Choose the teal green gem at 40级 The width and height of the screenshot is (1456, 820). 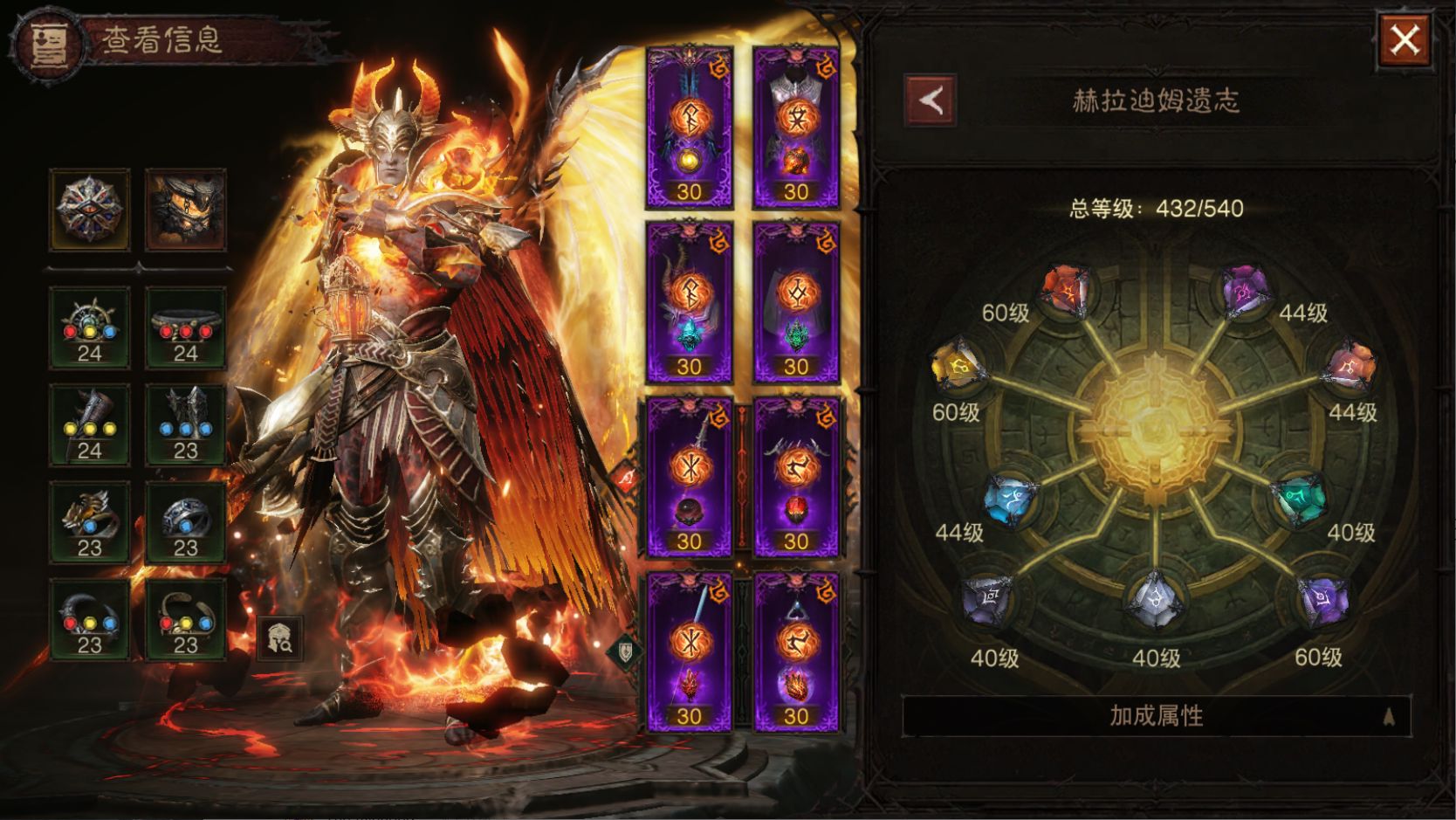1298,500
